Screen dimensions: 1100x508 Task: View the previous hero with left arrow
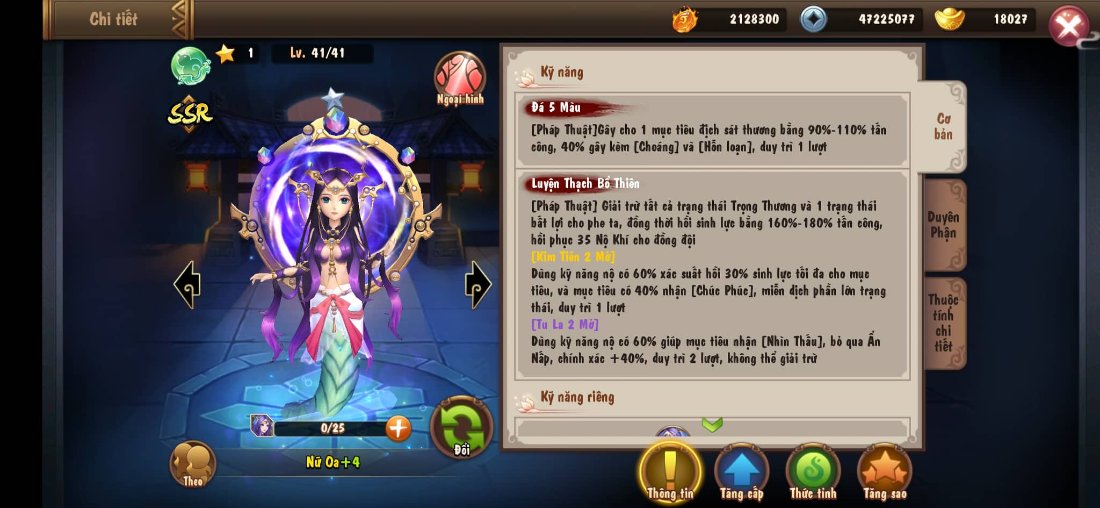tap(187, 285)
